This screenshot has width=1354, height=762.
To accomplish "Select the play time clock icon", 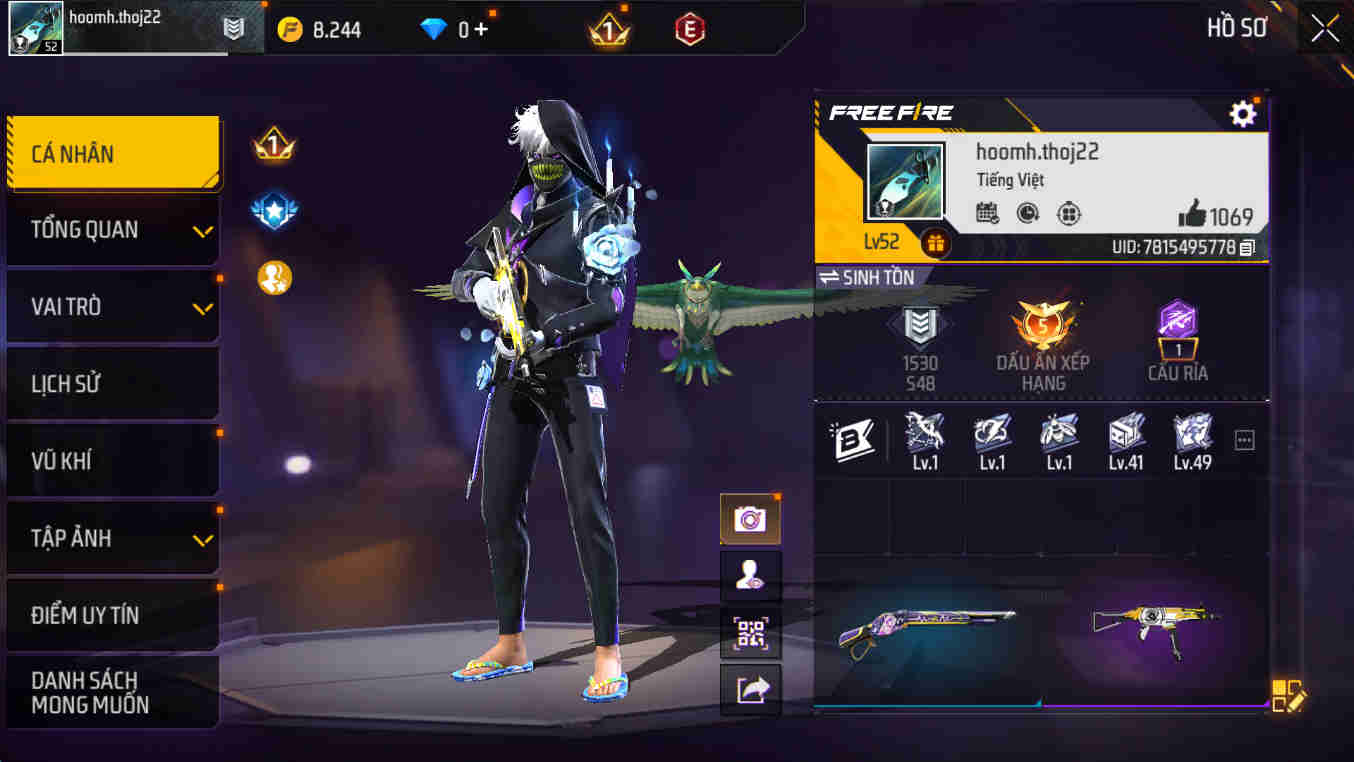I will pos(1028,213).
